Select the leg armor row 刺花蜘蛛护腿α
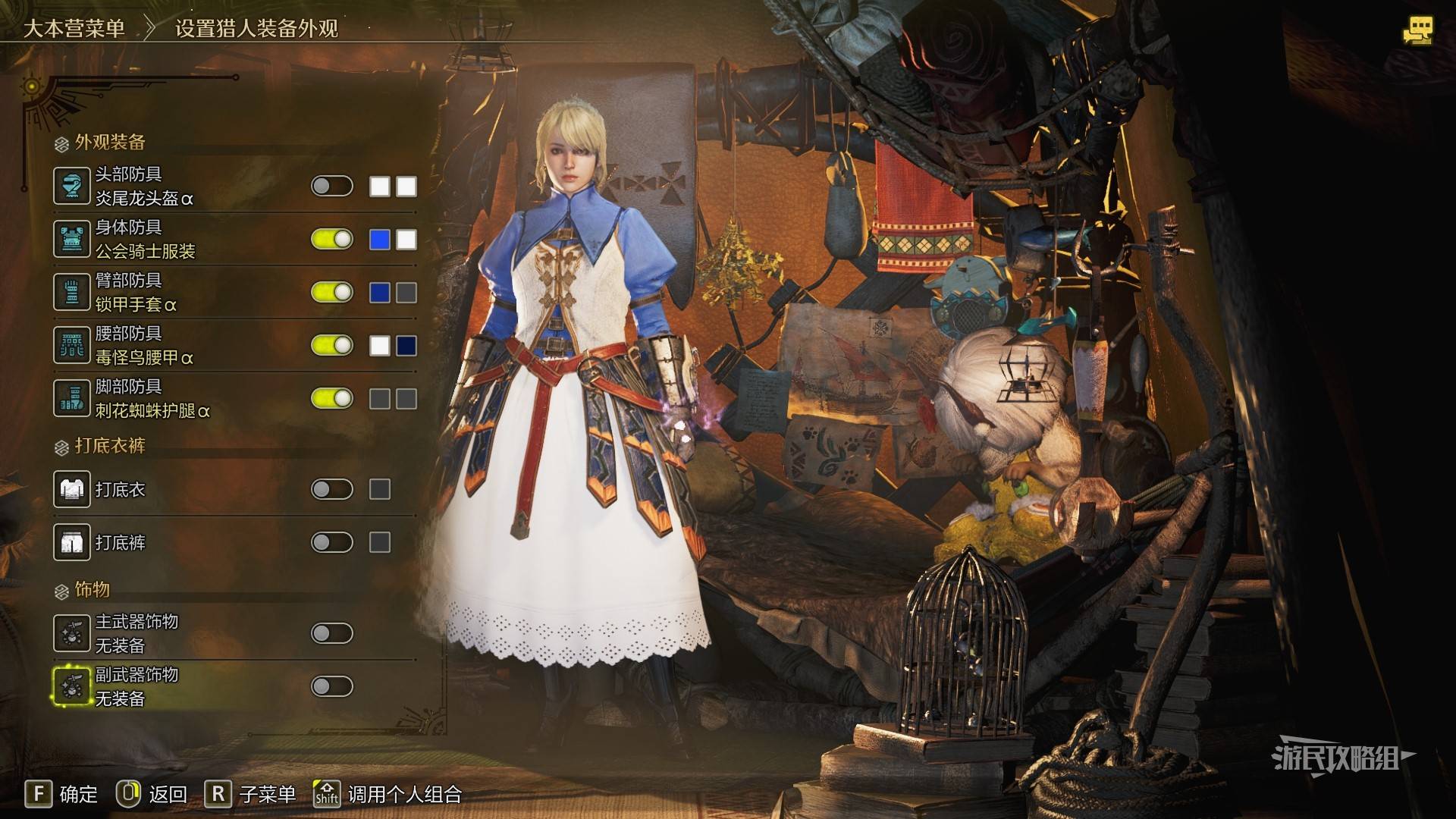1456x819 pixels. coord(152,399)
